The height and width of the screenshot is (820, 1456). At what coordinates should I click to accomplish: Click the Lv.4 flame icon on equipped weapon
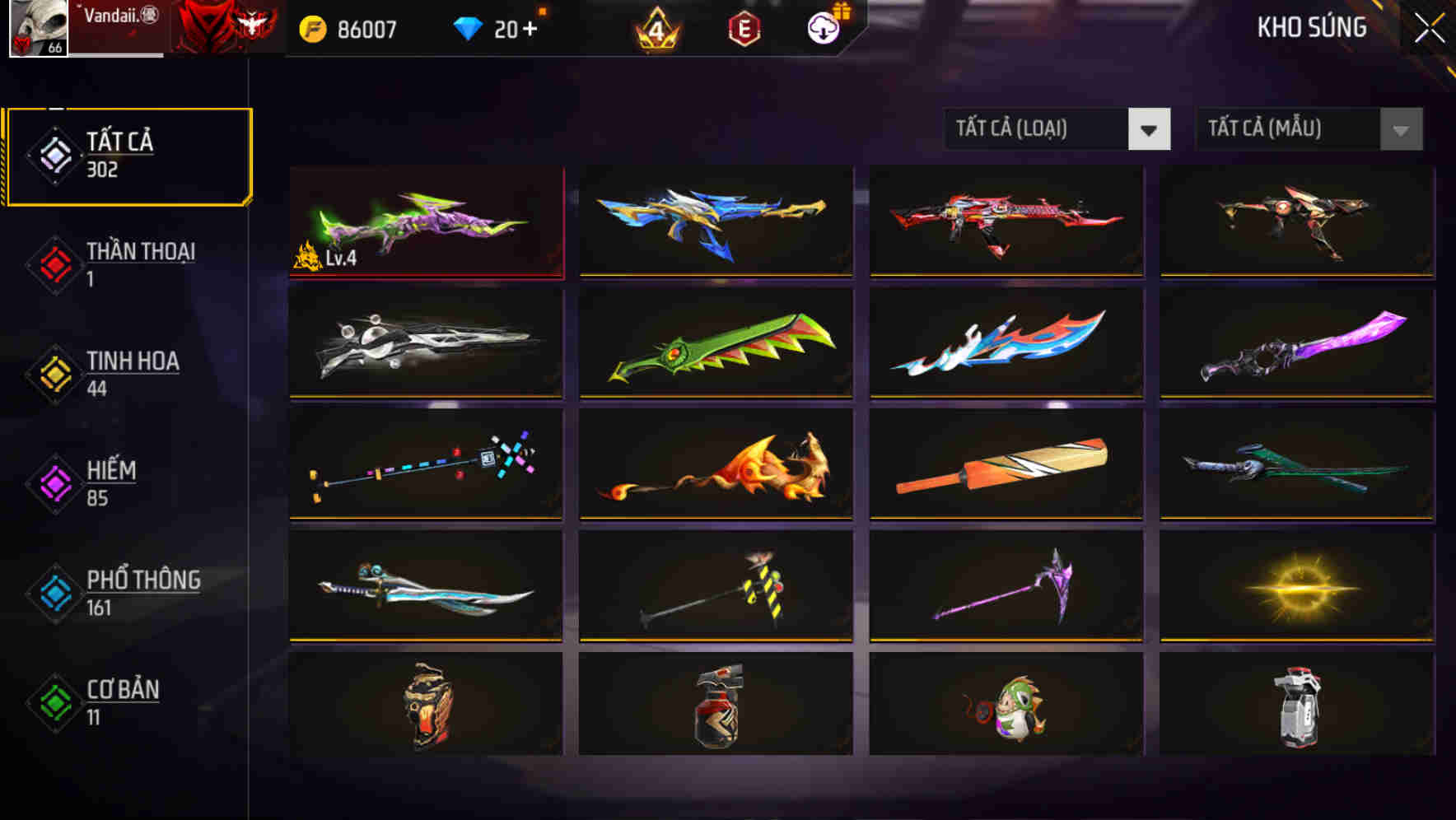(309, 256)
